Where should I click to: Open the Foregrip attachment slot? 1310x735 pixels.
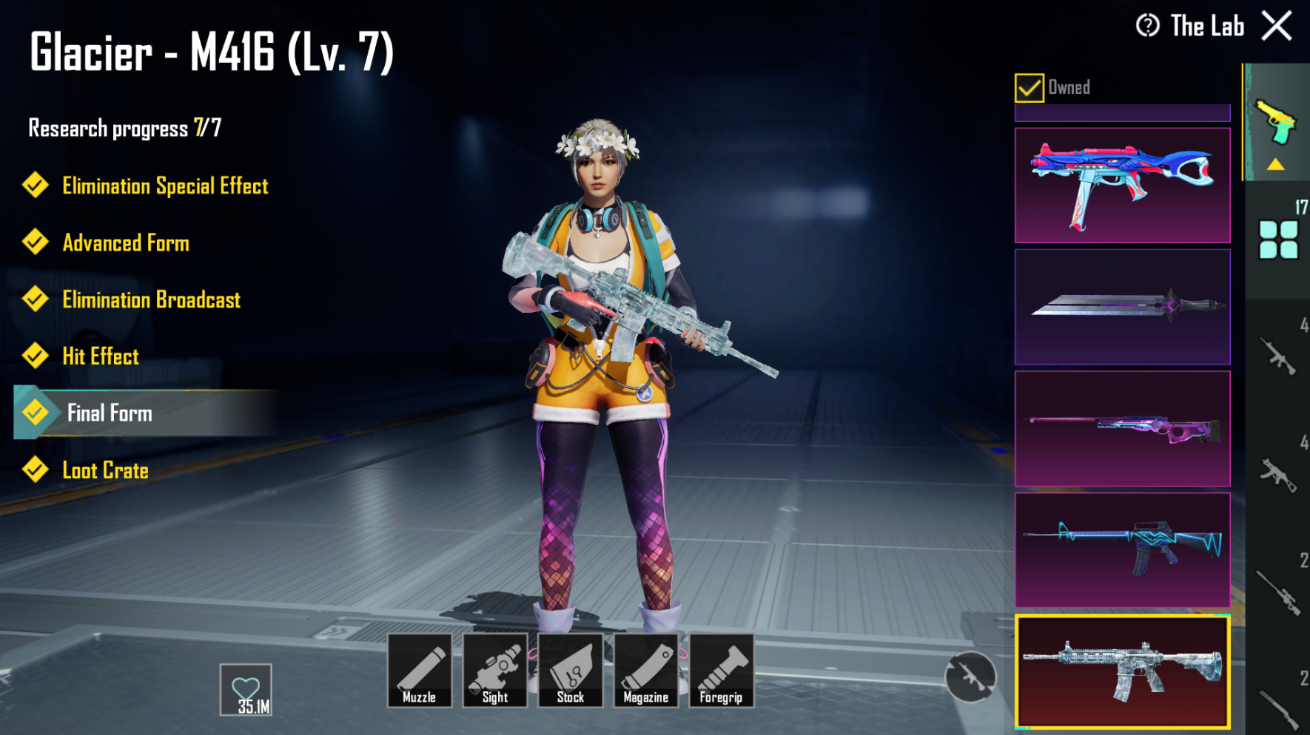tap(723, 668)
